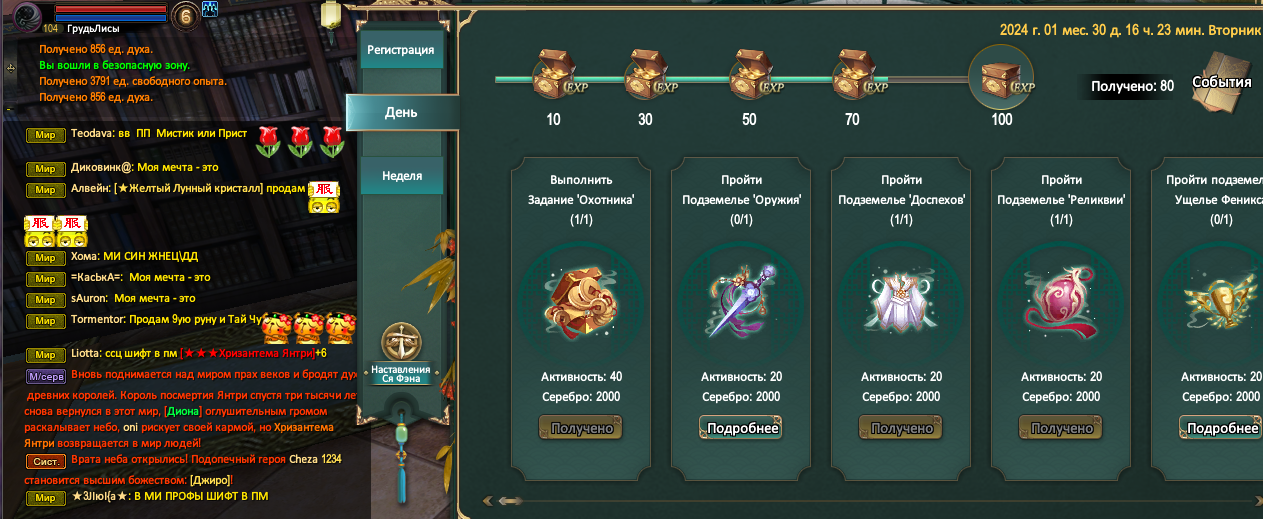The image size is (1263, 519).
Task: Select the День tab
Action: 401,112
